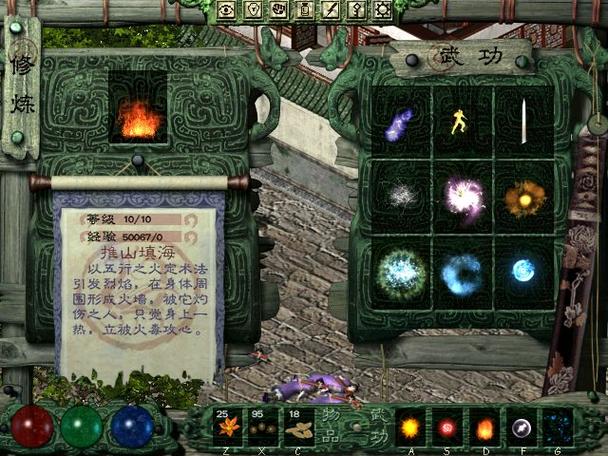Select the fist icon in the top toolbar
Screen dimensions: 608x456
279,10
